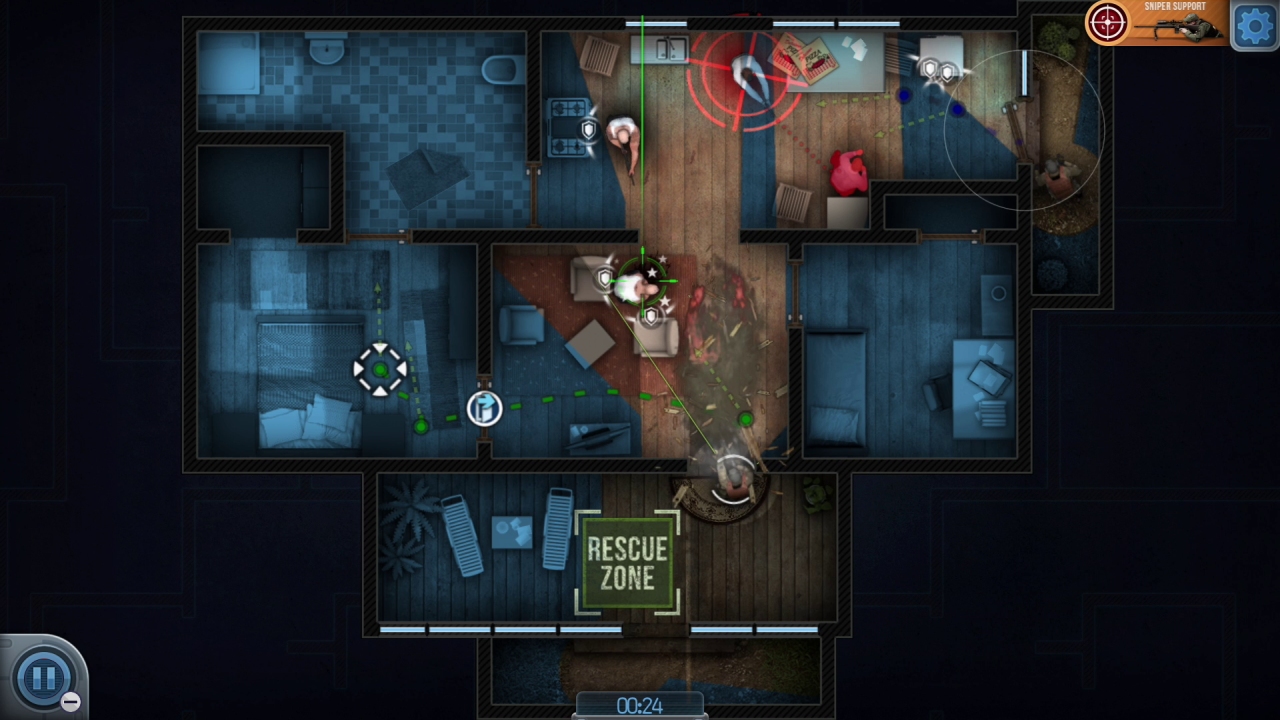The height and width of the screenshot is (720, 1280).
Task: Click the left arrow of the rotation widget
Action: (x=358, y=370)
